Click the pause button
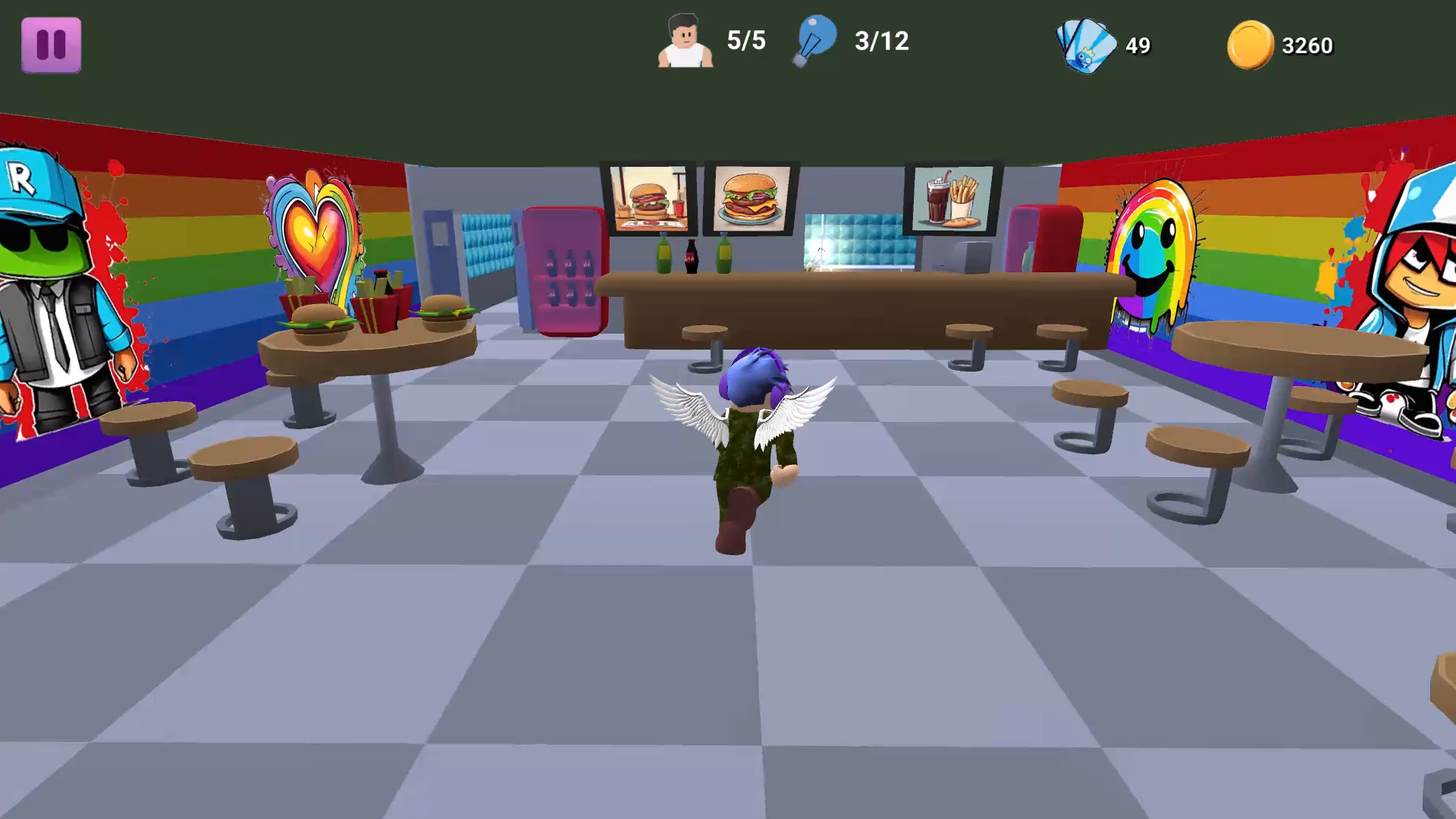The height and width of the screenshot is (819, 1456). point(50,44)
